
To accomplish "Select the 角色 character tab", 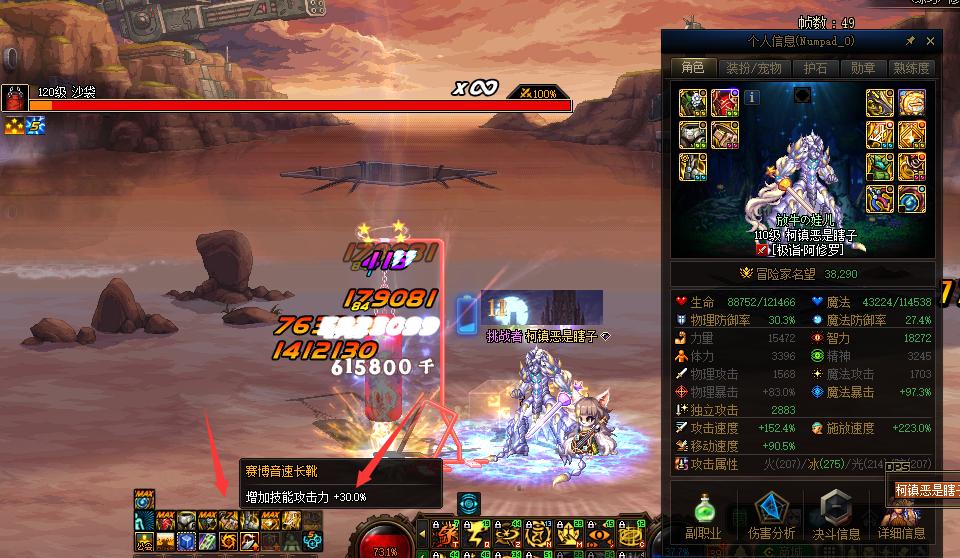I will click(x=693, y=68).
